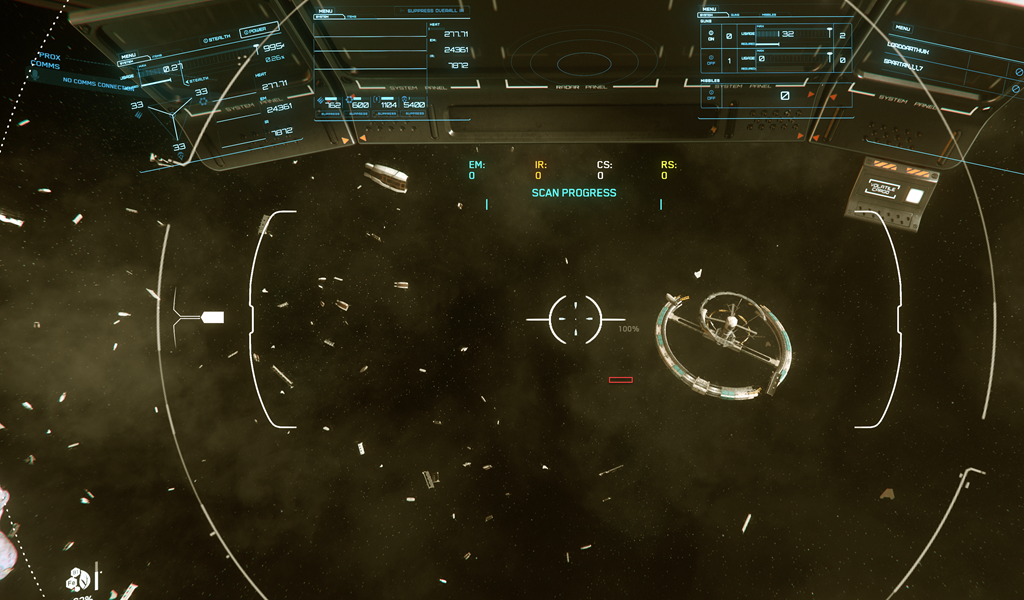
Task: Toggle SUPPRESS OVERALL IR
Action: 434,11
